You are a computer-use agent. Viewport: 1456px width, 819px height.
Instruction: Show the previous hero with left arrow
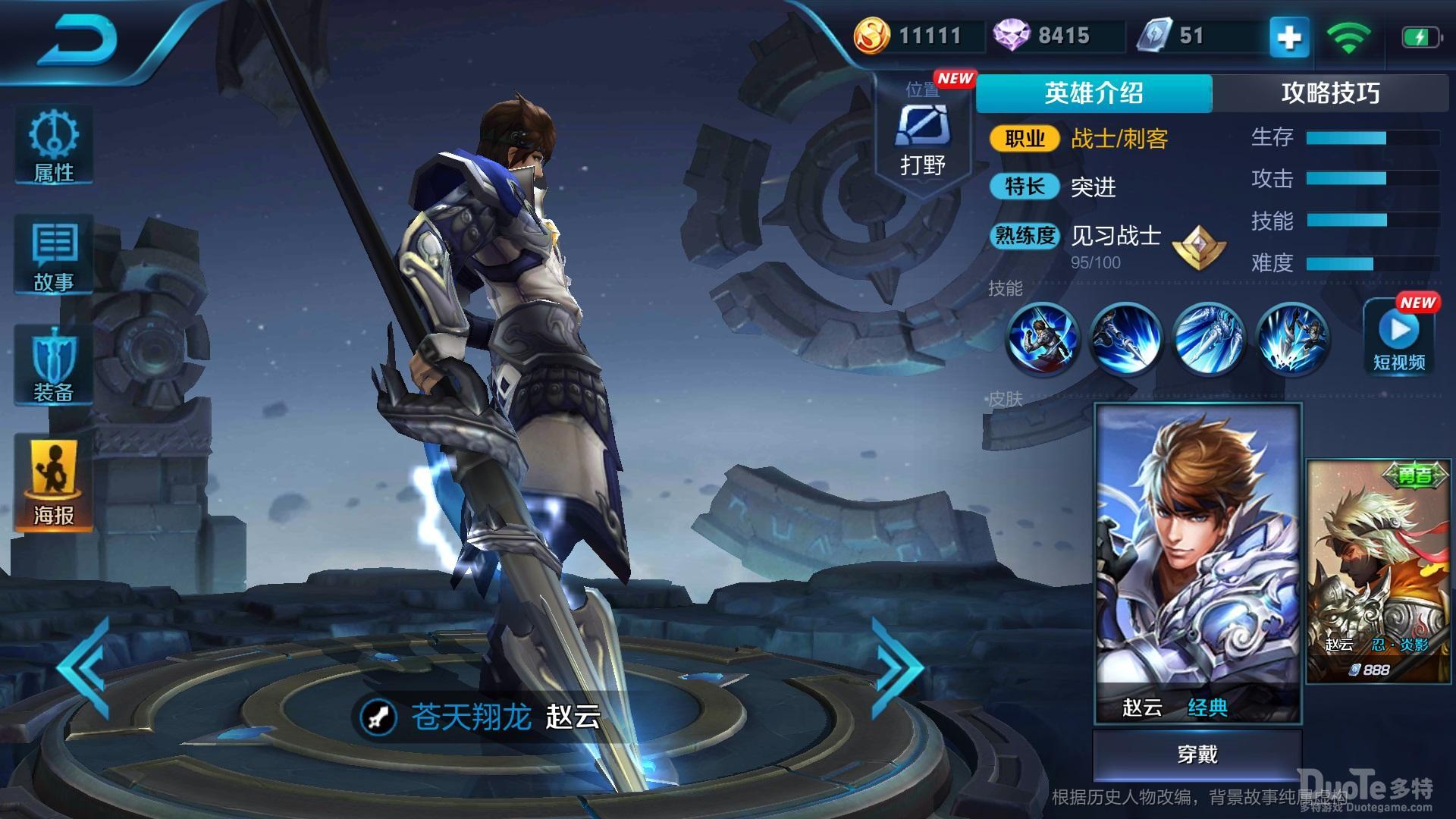(85, 669)
